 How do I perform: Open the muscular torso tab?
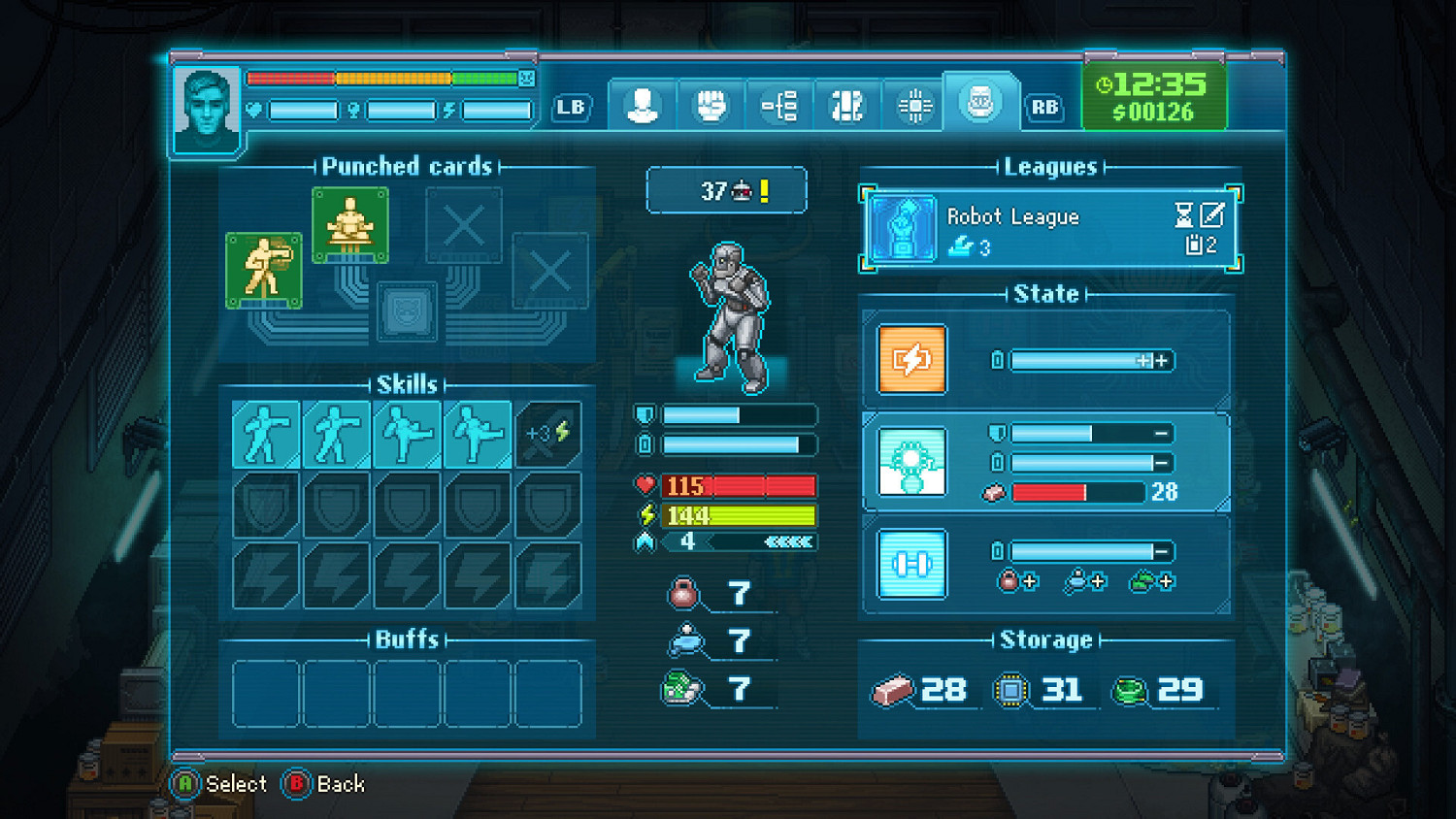(846, 105)
